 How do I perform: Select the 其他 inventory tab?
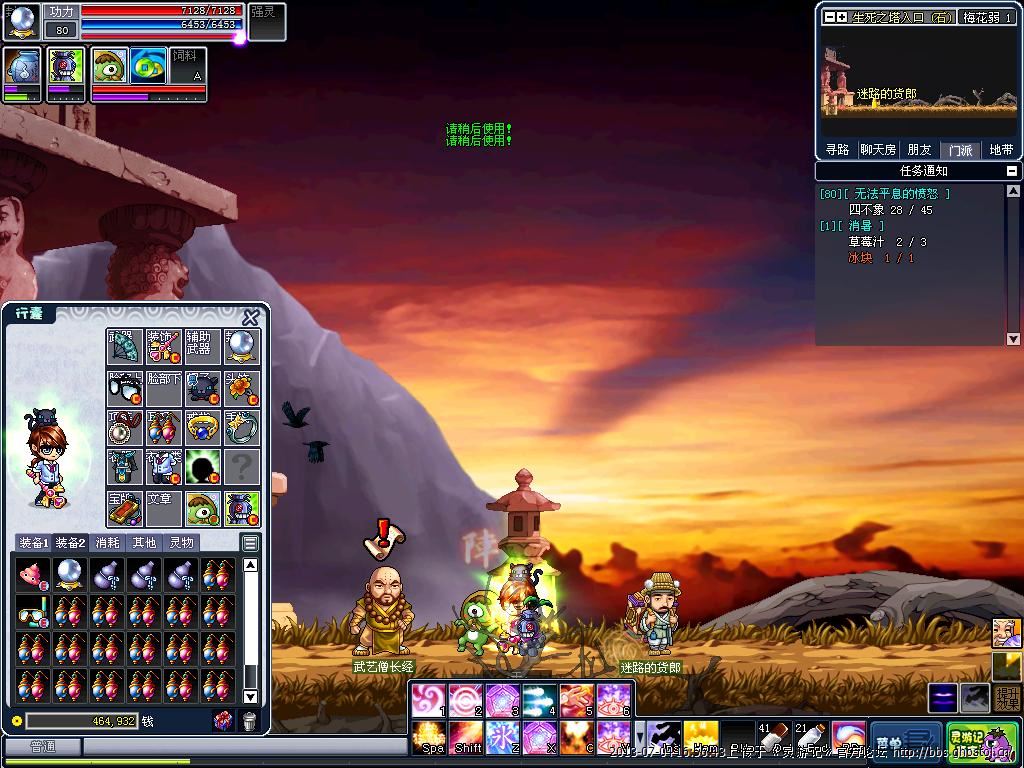pos(144,543)
